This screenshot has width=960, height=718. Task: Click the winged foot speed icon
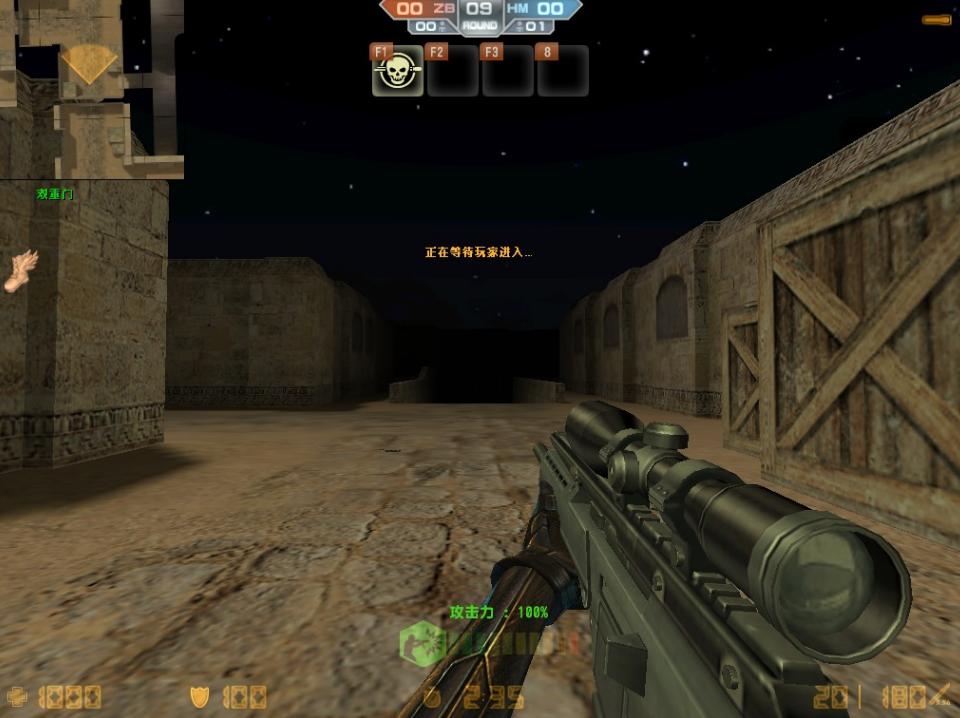tap(21, 270)
